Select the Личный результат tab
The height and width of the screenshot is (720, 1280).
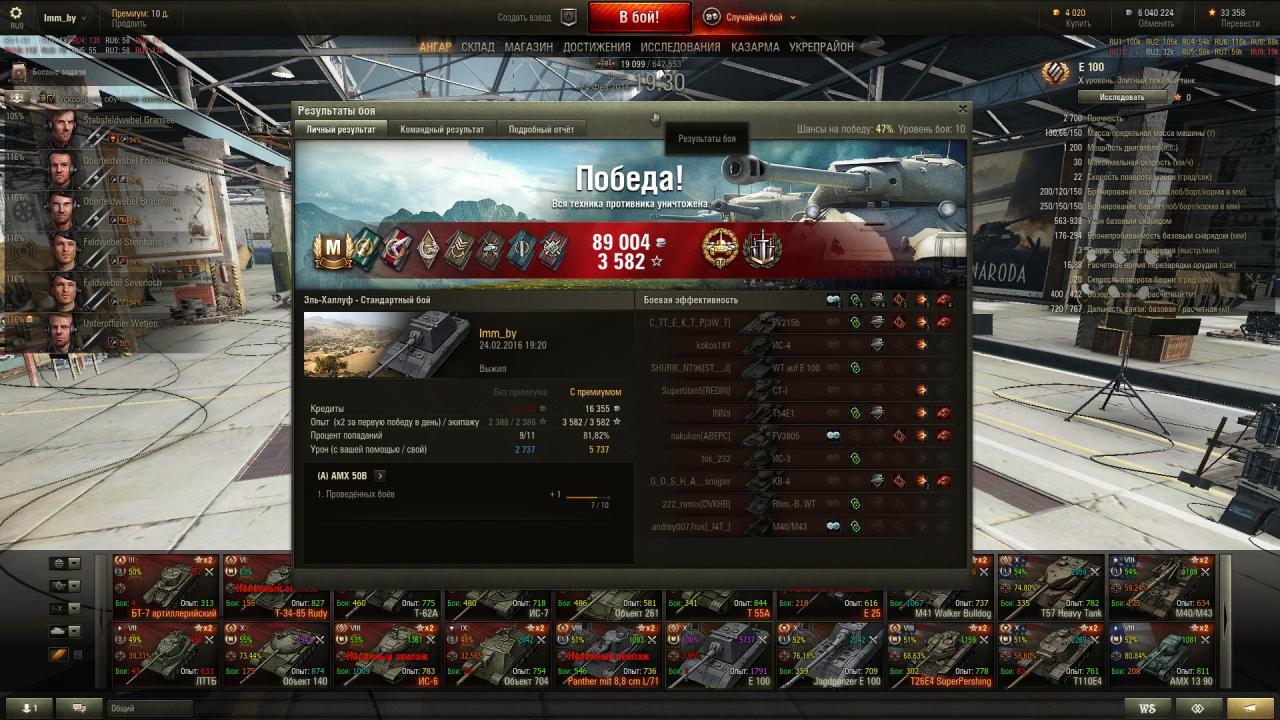(341, 130)
